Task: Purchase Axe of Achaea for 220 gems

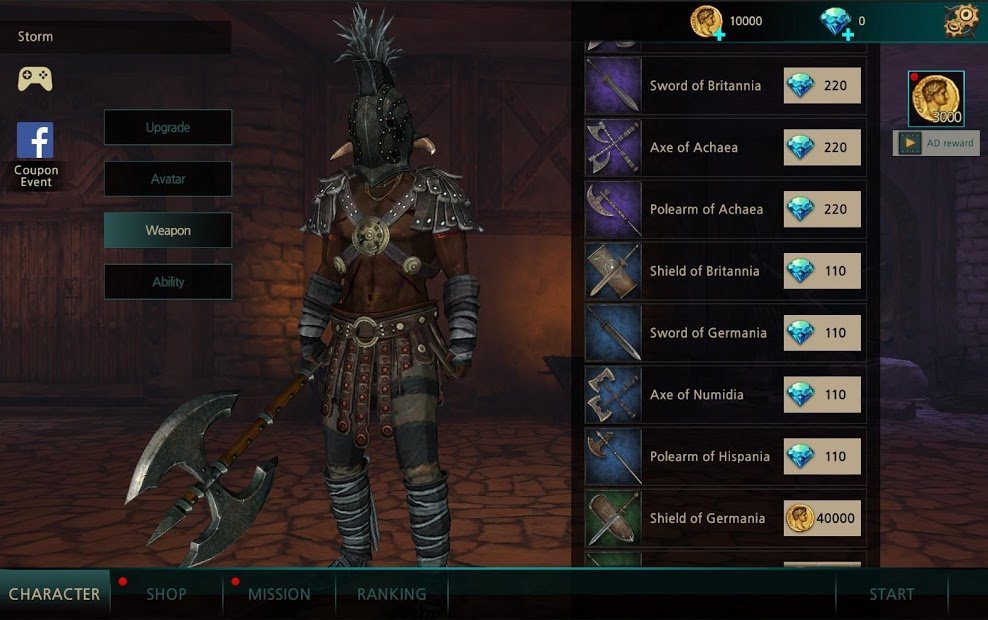Action: click(822, 148)
